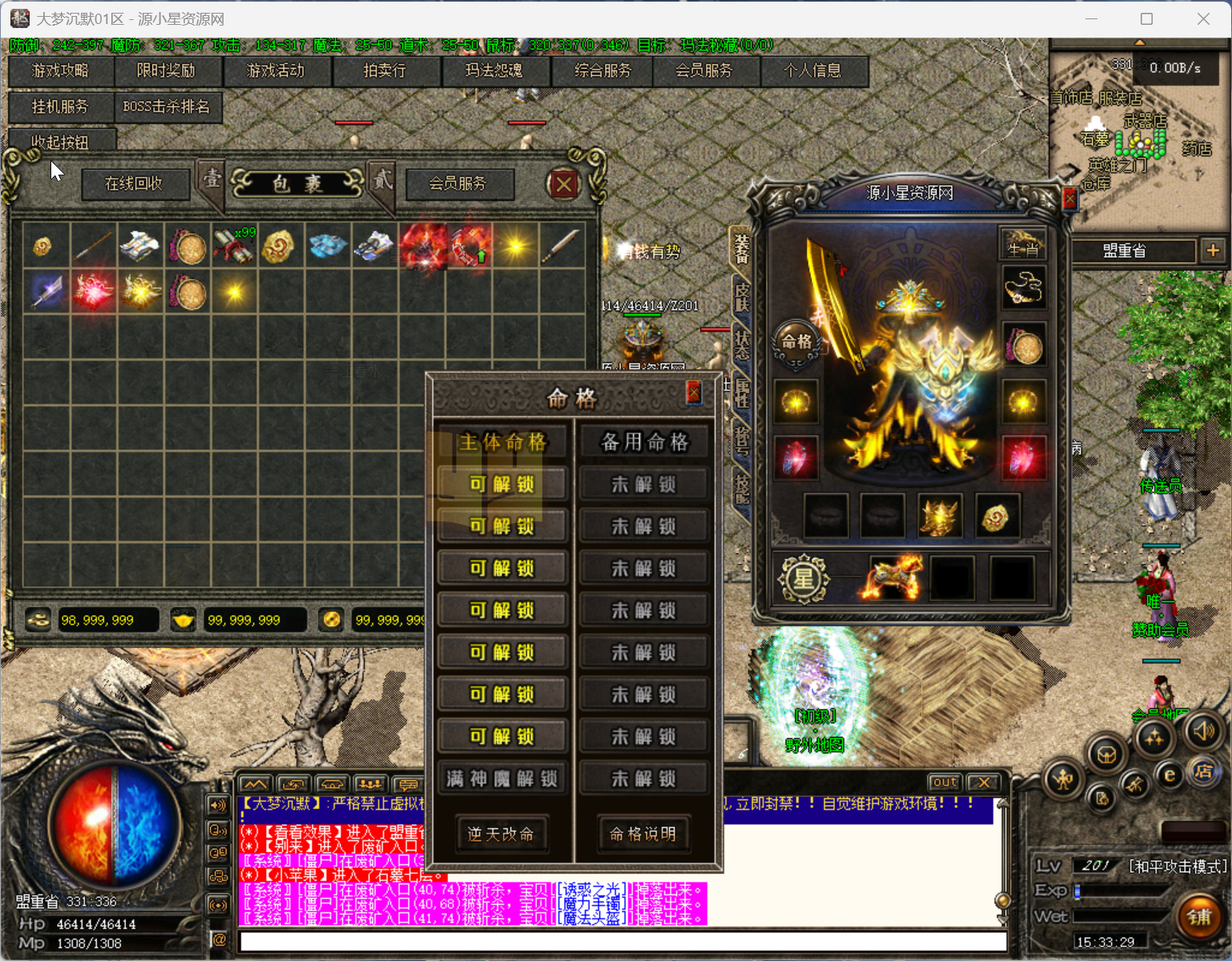1232x961 pixels.
Task: Open the 限时奖励 menu
Action: (x=166, y=71)
